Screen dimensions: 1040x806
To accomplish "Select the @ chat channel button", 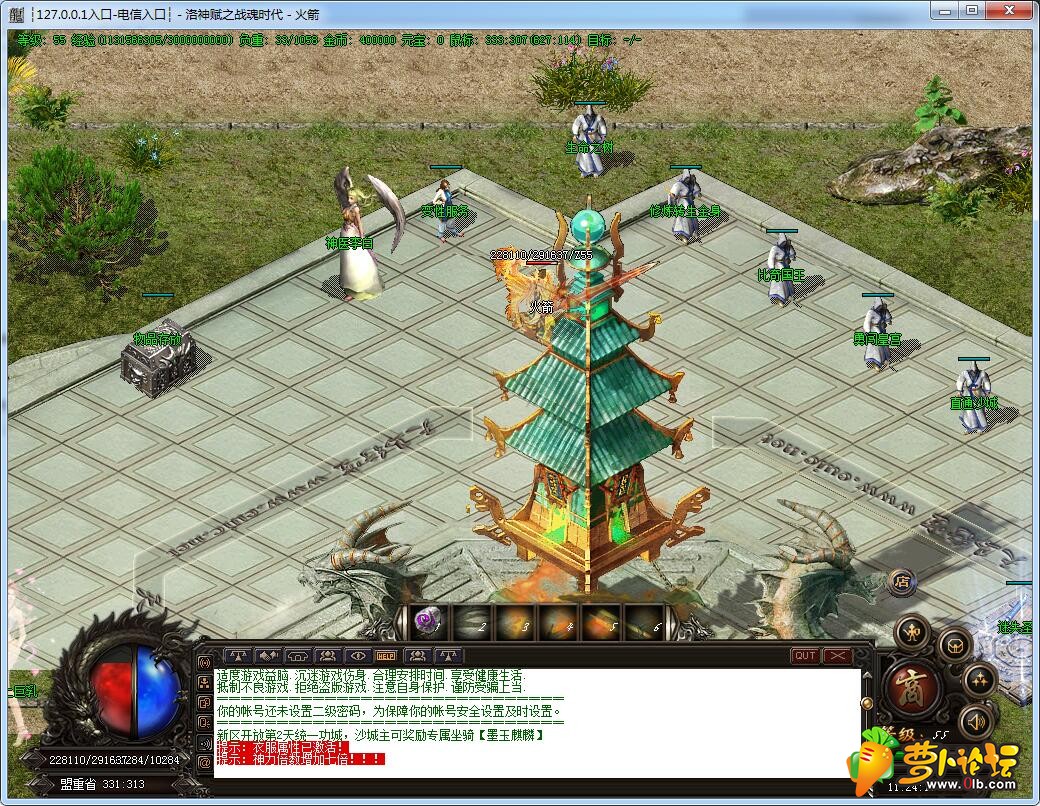I will (205, 762).
